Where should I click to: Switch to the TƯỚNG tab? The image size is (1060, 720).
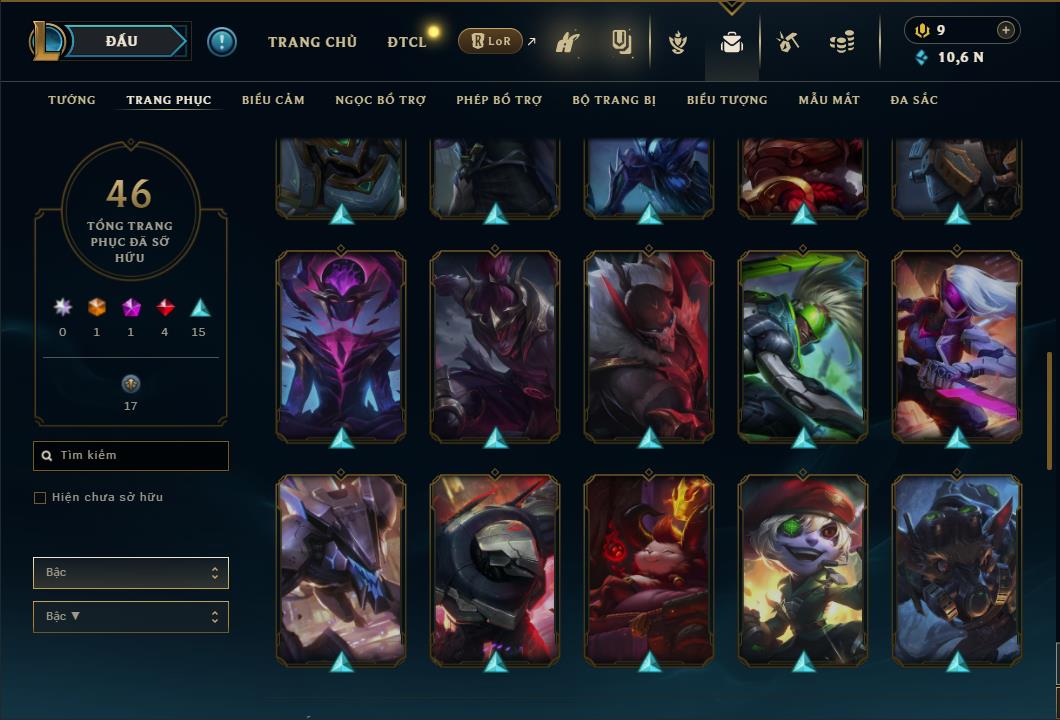(72, 100)
